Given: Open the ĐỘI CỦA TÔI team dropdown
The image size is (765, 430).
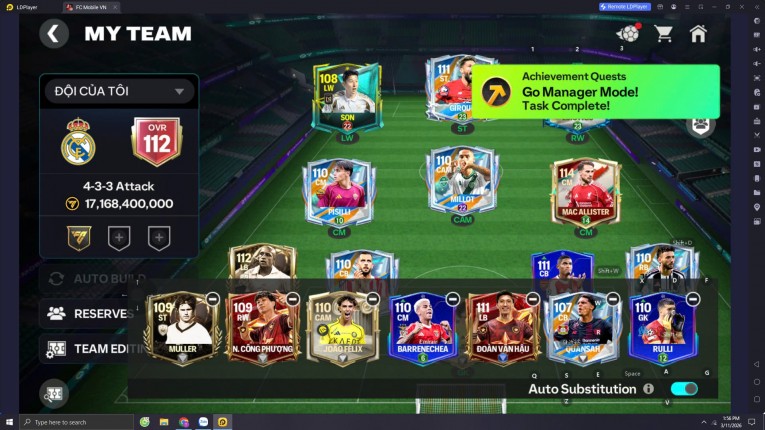Looking at the screenshot, I should (x=118, y=91).
